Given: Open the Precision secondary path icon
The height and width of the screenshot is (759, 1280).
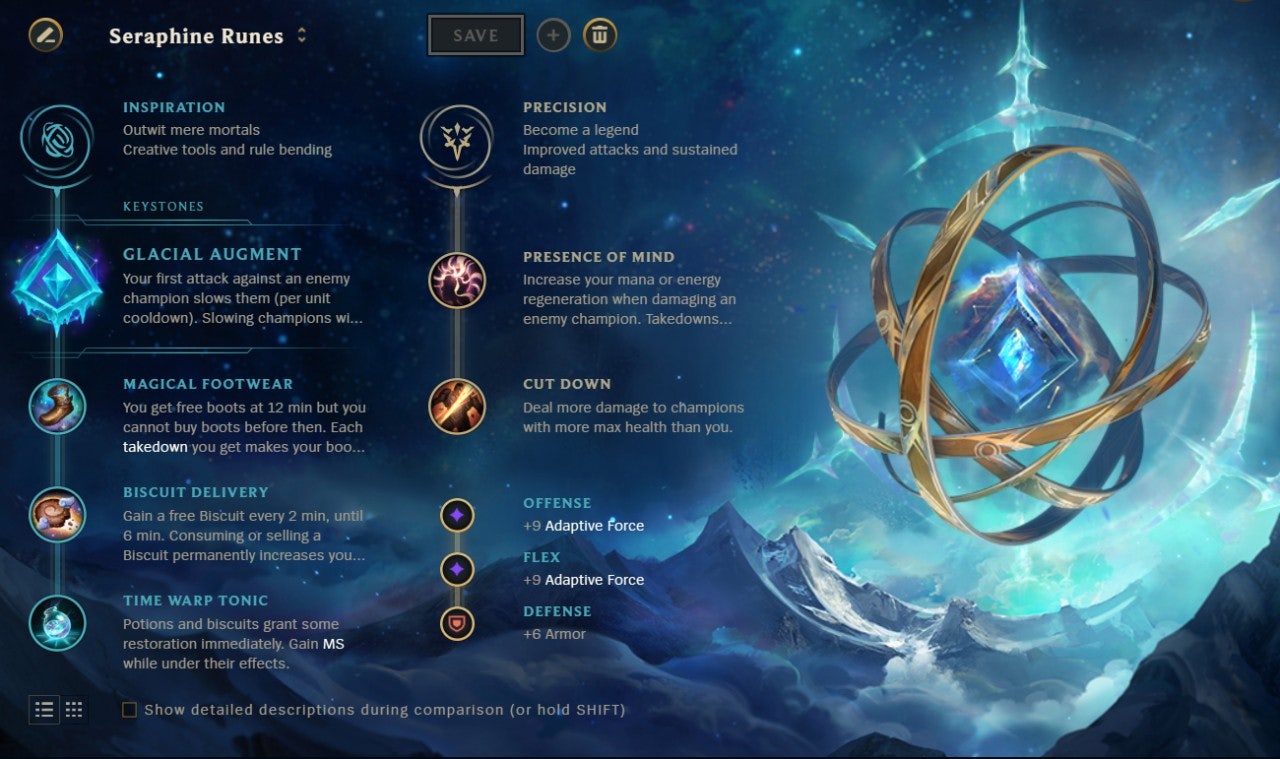Looking at the screenshot, I should (x=457, y=140).
